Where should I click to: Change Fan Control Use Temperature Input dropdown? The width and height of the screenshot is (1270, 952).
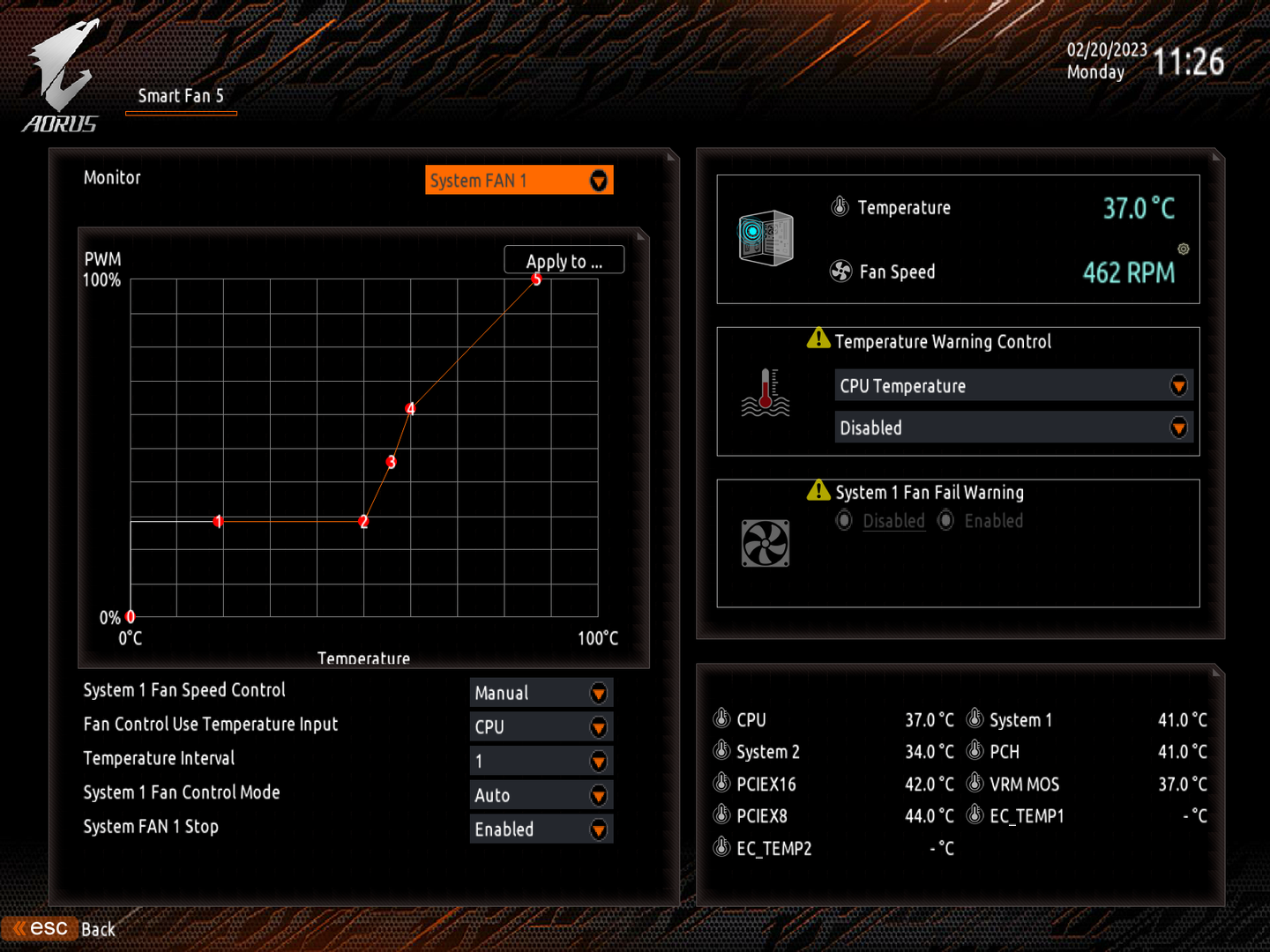pyautogui.click(x=541, y=727)
